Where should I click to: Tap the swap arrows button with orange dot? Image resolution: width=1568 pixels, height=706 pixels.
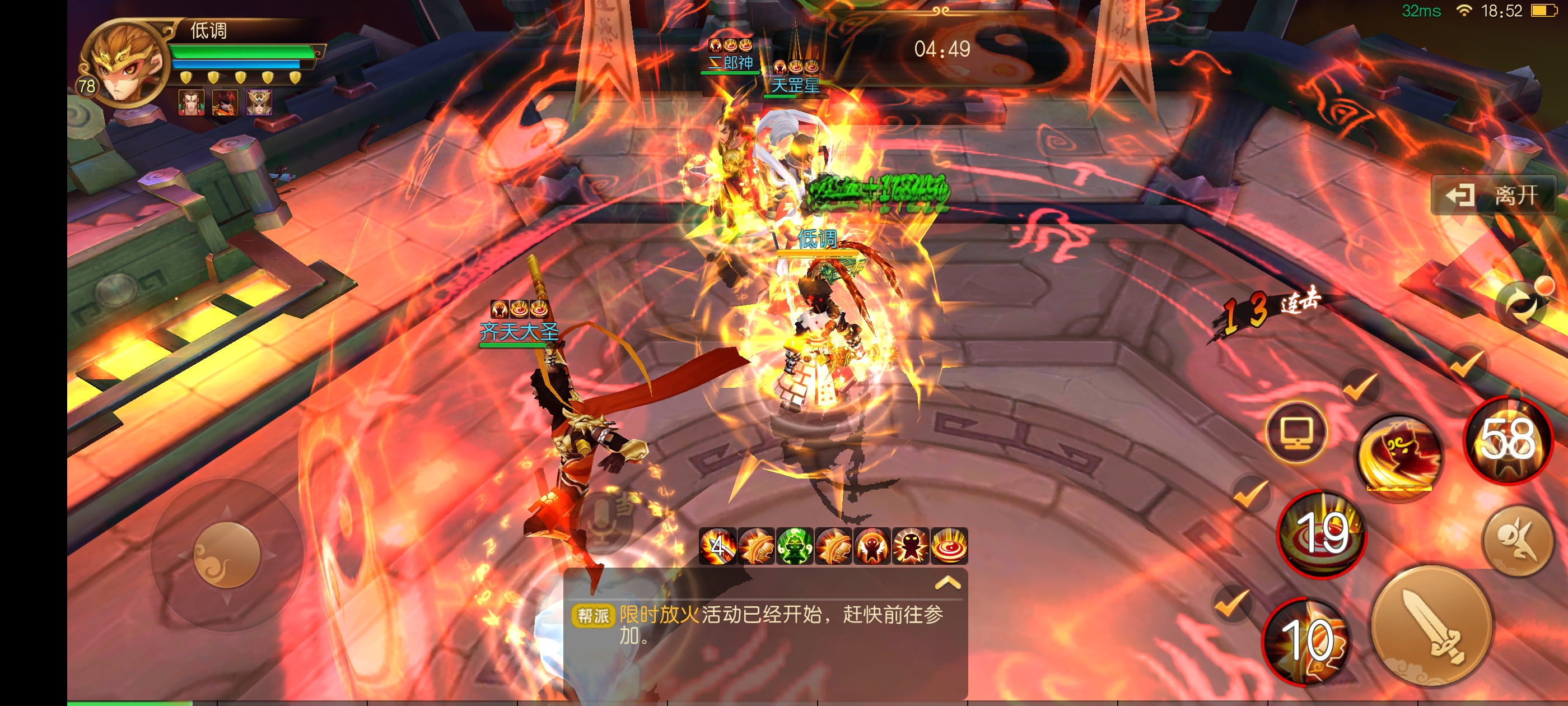tap(1523, 305)
